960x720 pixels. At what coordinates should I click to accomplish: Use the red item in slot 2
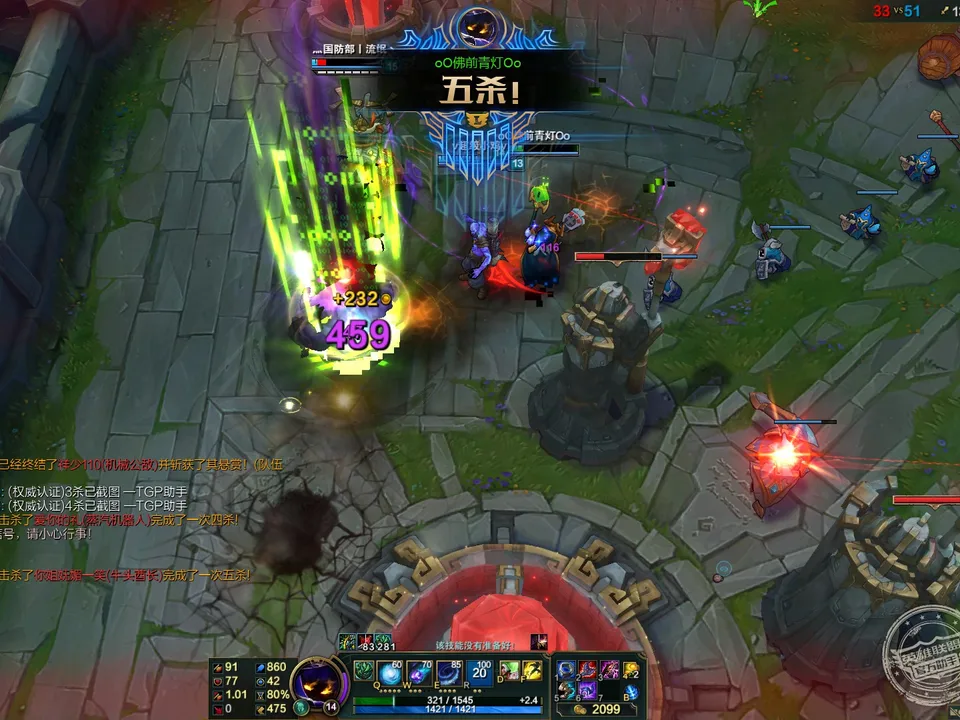pos(588,669)
